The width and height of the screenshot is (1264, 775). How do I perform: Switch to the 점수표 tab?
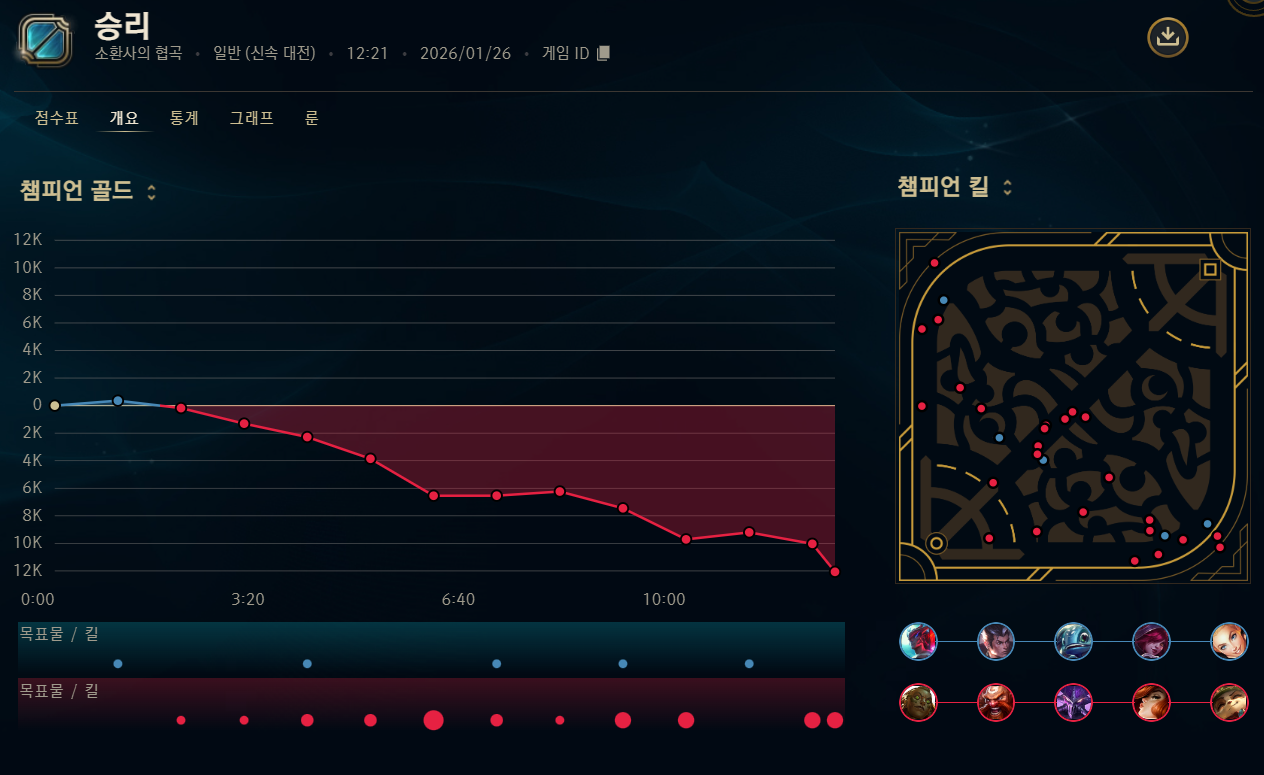point(56,118)
